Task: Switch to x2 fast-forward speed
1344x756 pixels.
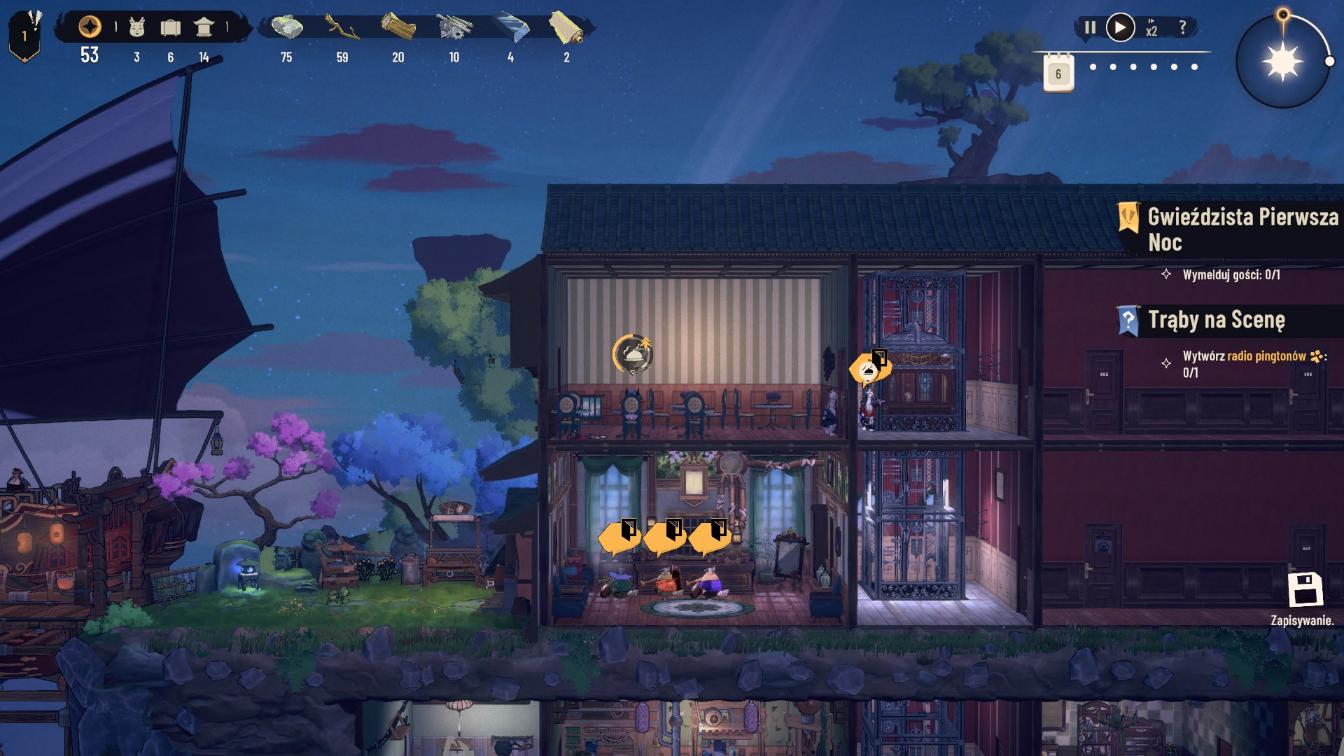Action: [1151, 28]
